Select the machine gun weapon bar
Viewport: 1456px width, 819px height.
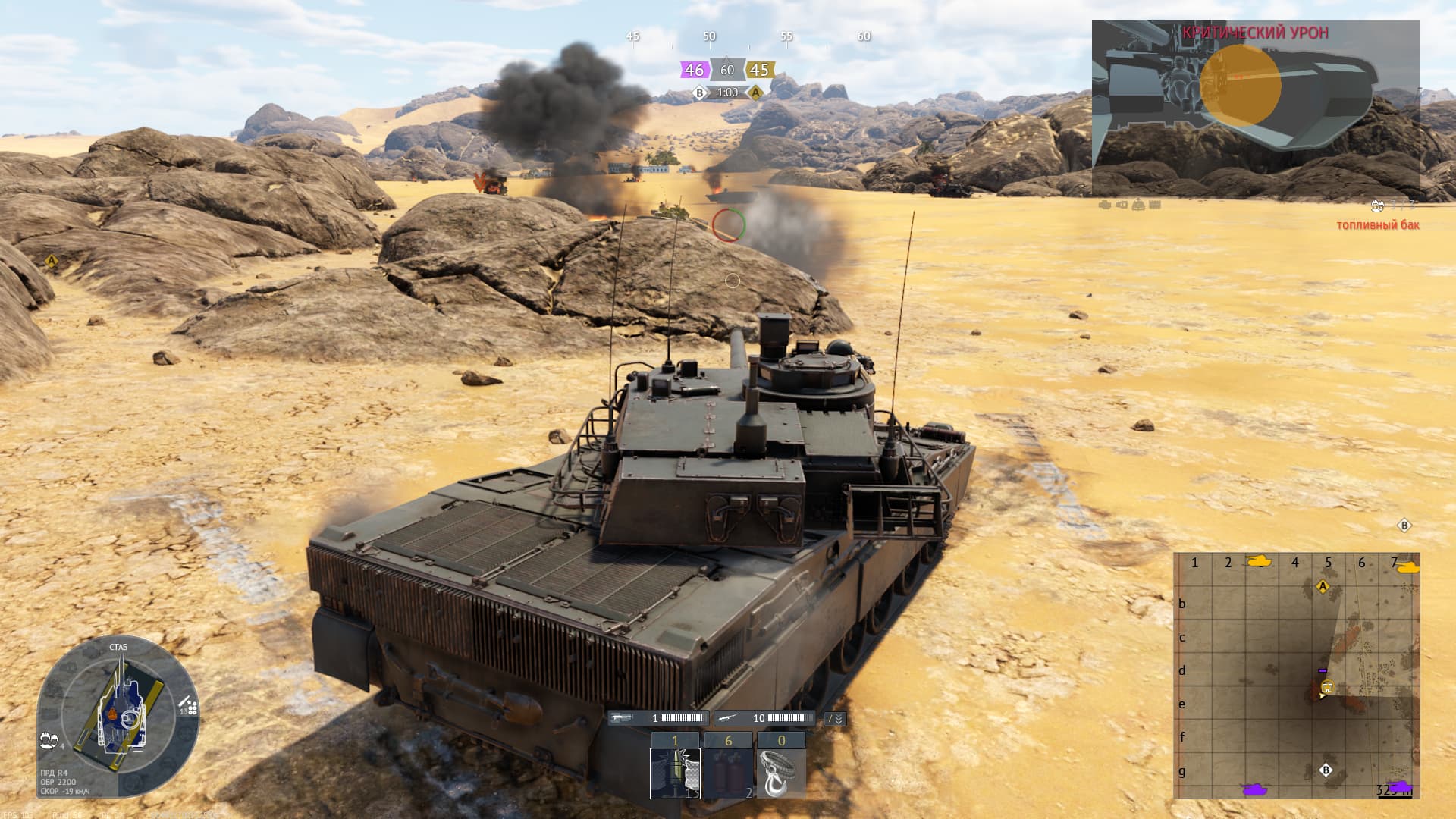(x=658, y=718)
